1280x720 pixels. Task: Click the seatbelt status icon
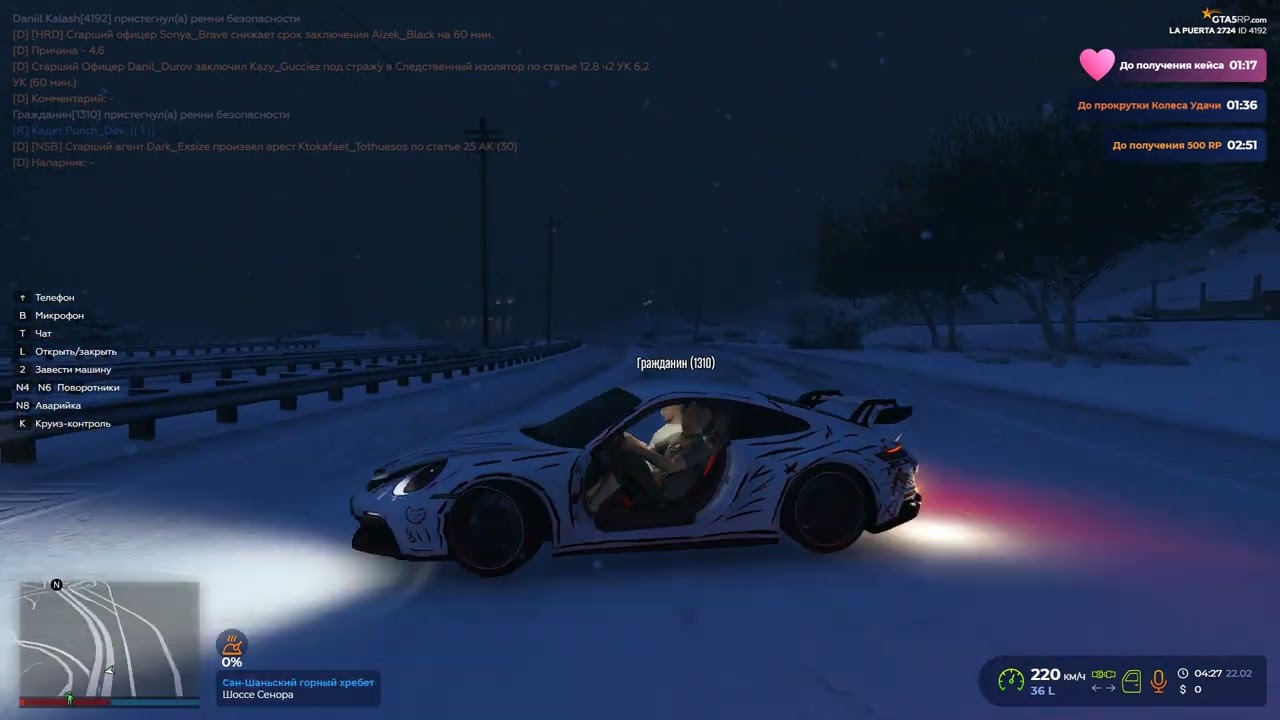click(x=1103, y=675)
